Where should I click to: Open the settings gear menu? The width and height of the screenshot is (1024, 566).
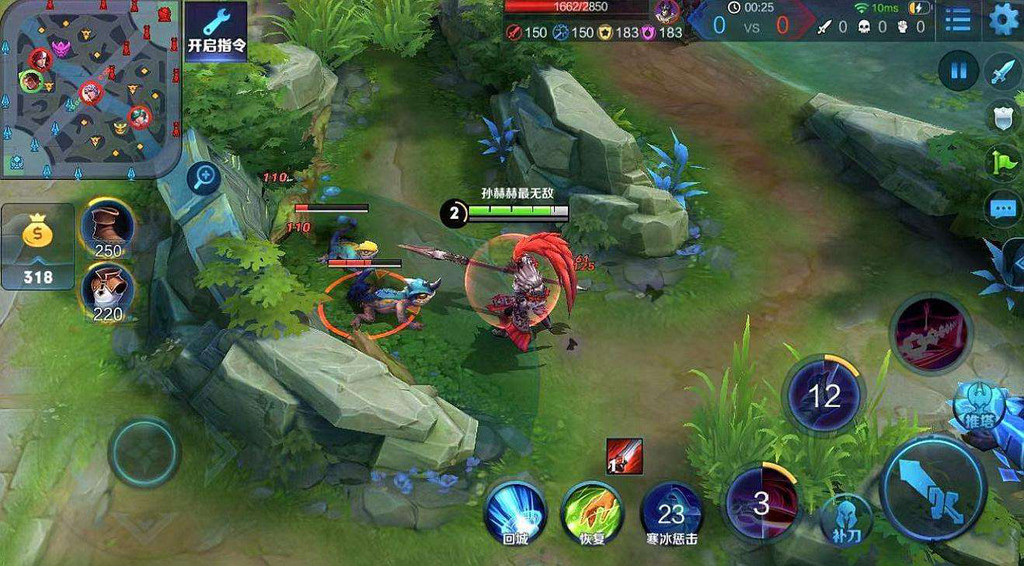pyautogui.click(x=1003, y=20)
